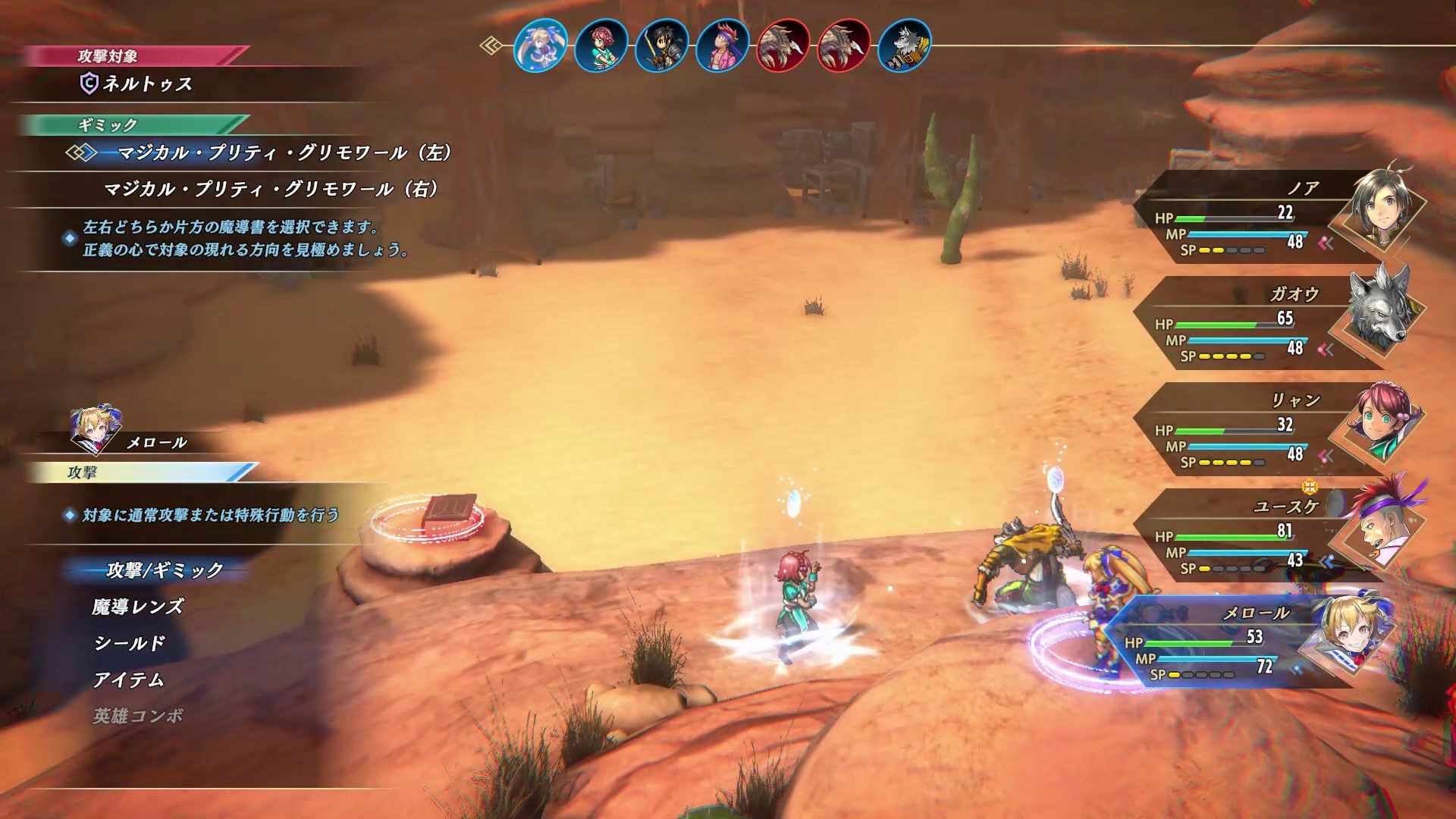The width and height of the screenshot is (1456, 819).
Task: Click ノア's party status panel
Action: [1274, 218]
